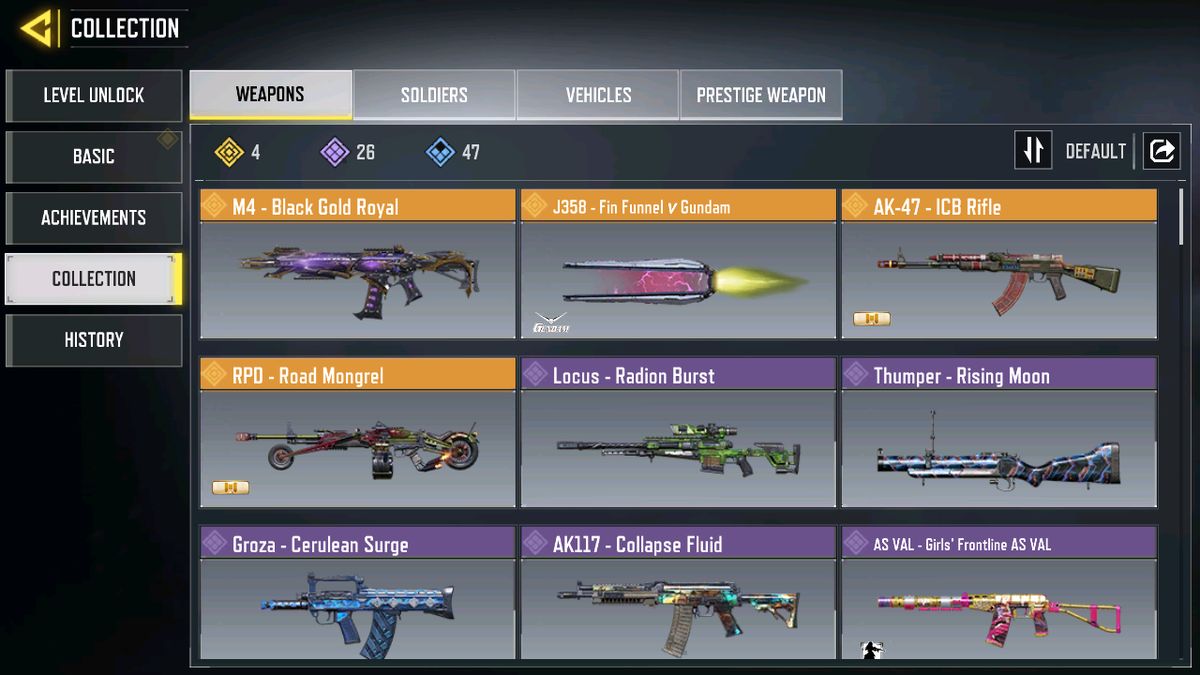
Task: Open the AK117 - Collapse Fluid card
Action: point(678,595)
